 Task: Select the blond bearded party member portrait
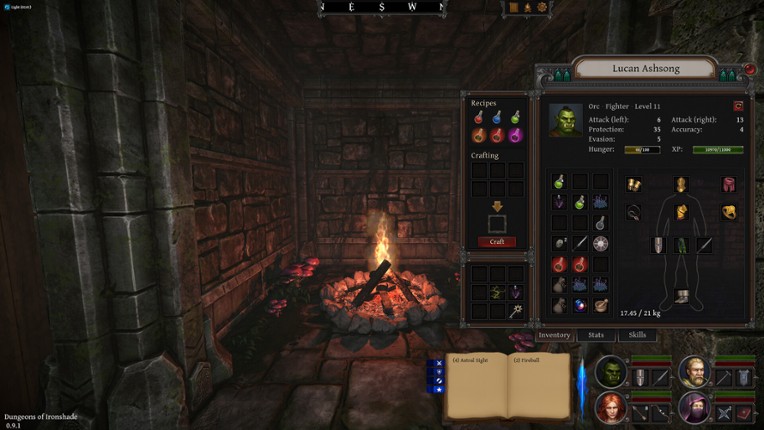point(694,372)
